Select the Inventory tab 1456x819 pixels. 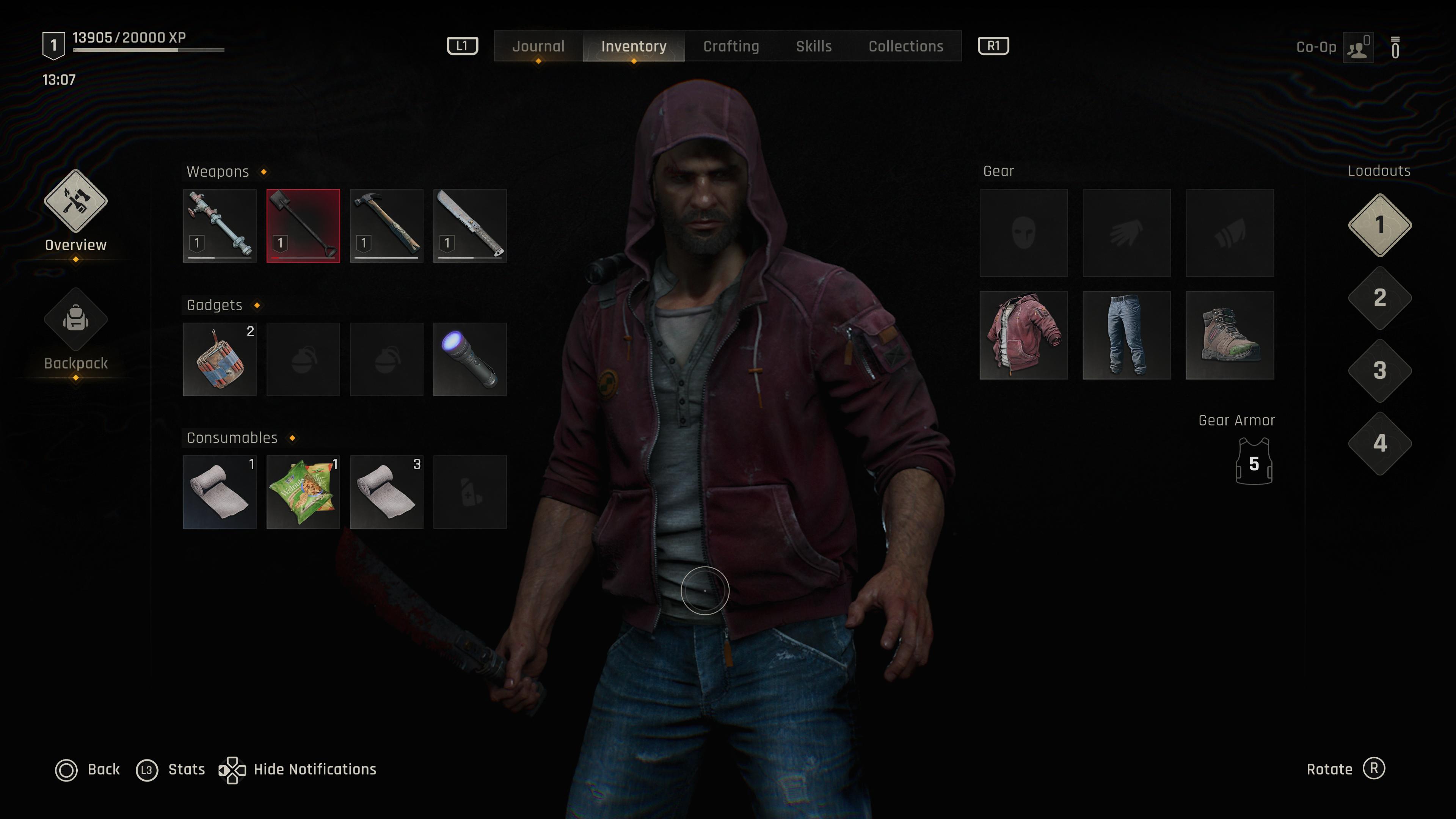(x=634, y=46)
